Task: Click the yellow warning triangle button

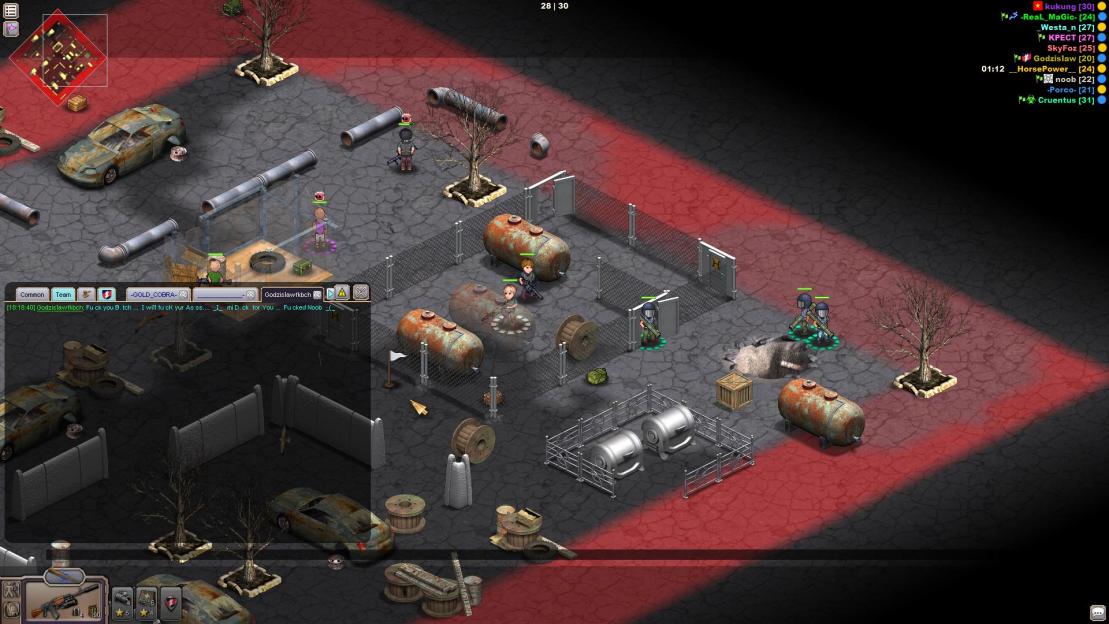Action: pos(342,294)
